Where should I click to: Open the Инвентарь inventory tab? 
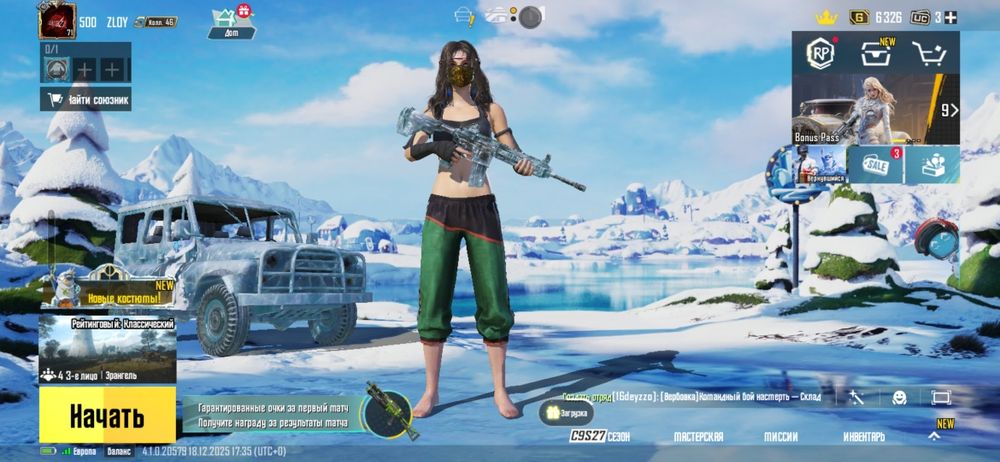tap(863, 437)
